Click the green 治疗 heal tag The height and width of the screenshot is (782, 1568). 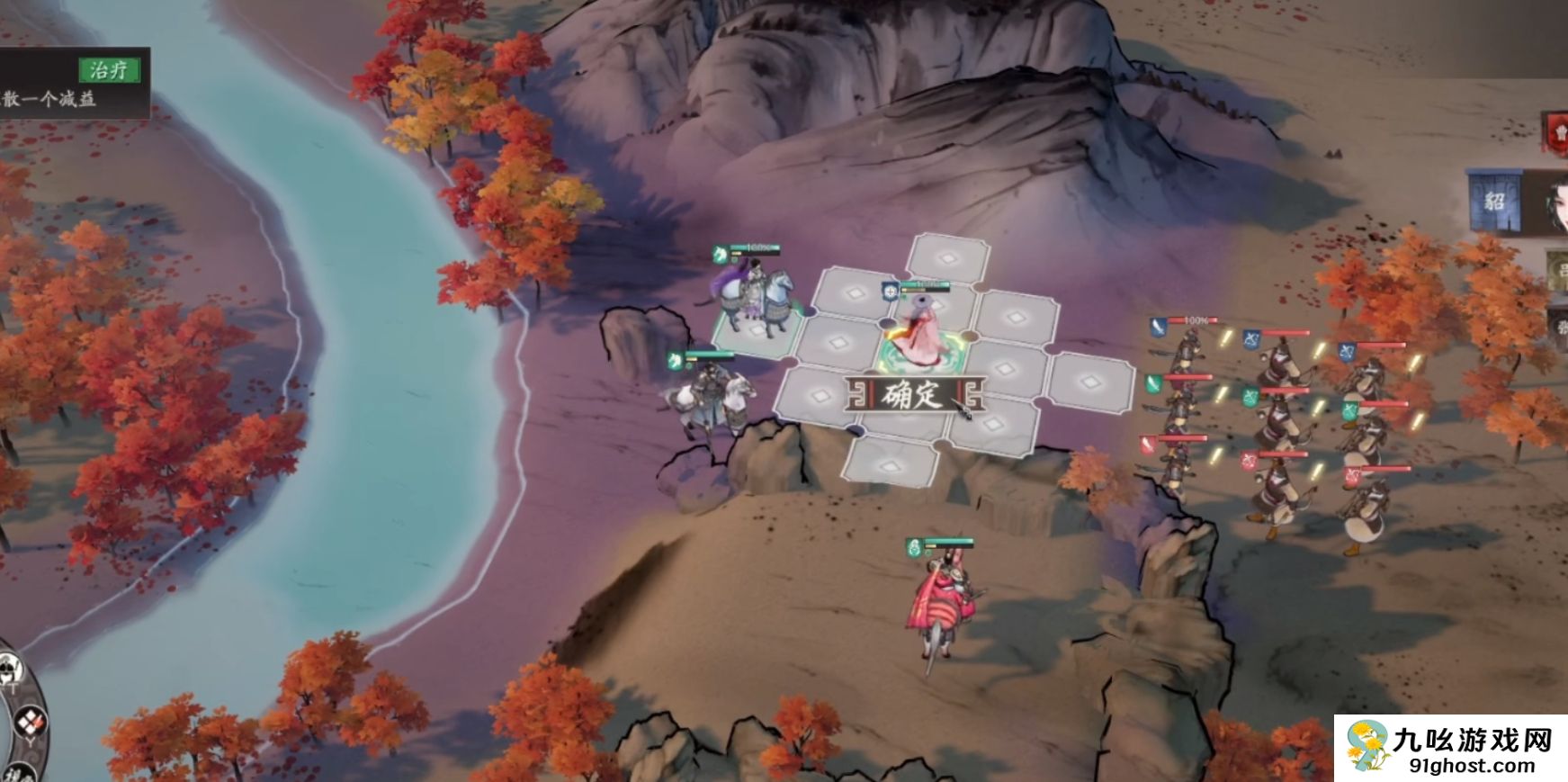109,70
